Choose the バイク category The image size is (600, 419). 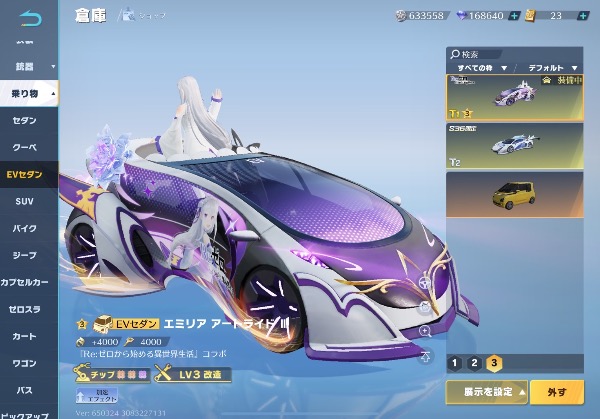(x=26, y=228)
